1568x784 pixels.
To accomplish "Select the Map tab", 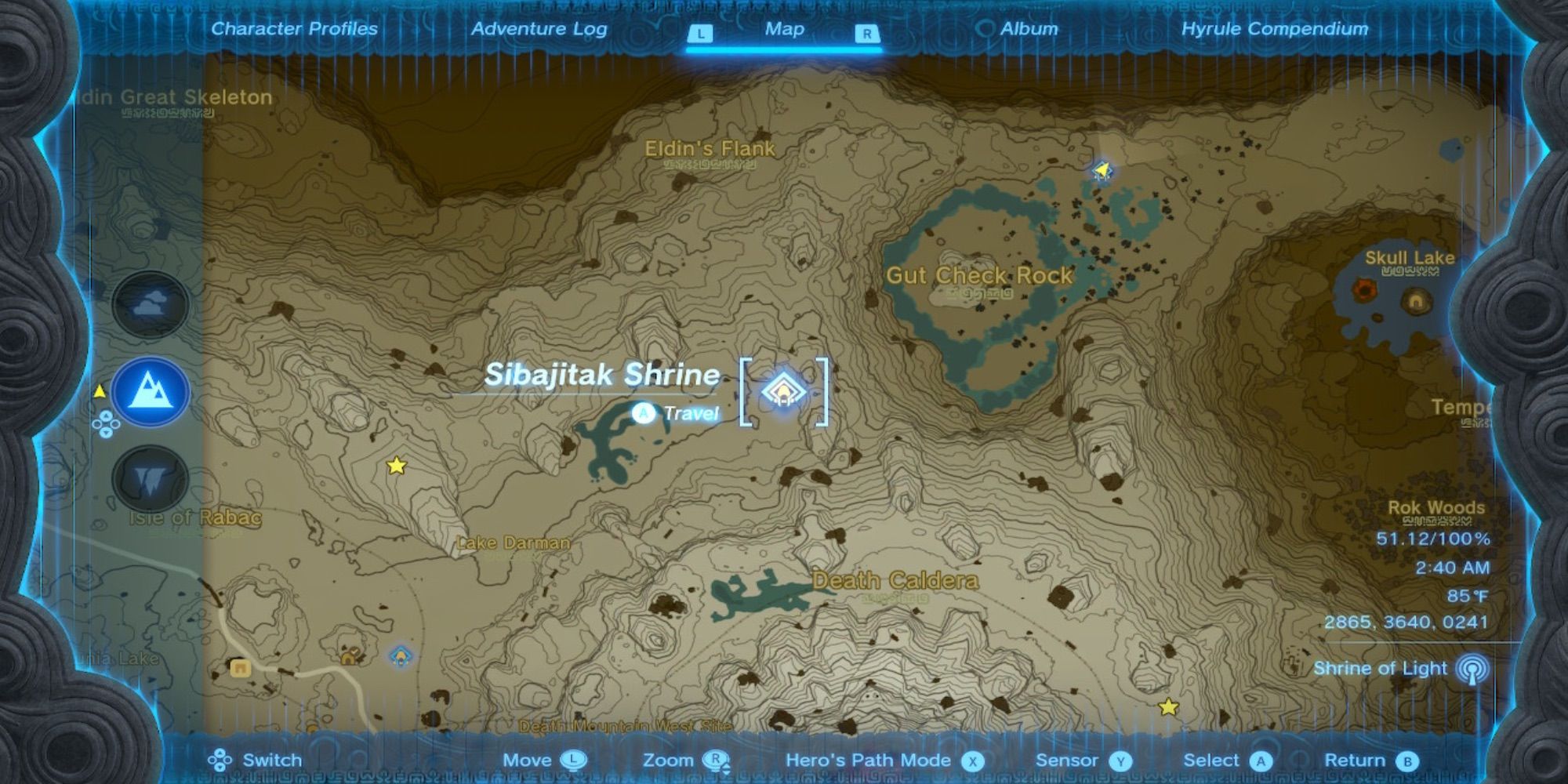I will tap(784, 29).
